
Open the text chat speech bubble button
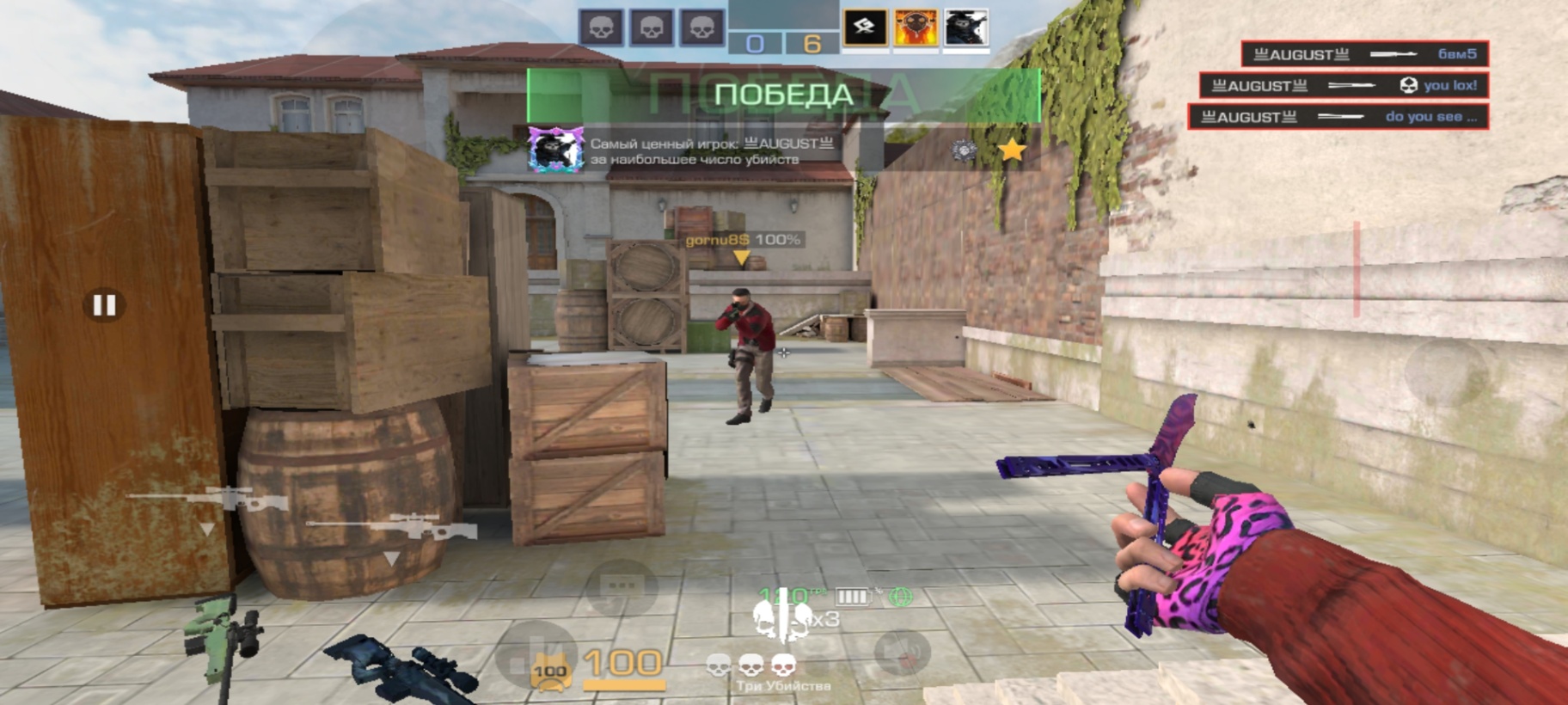tap(621, 588)
